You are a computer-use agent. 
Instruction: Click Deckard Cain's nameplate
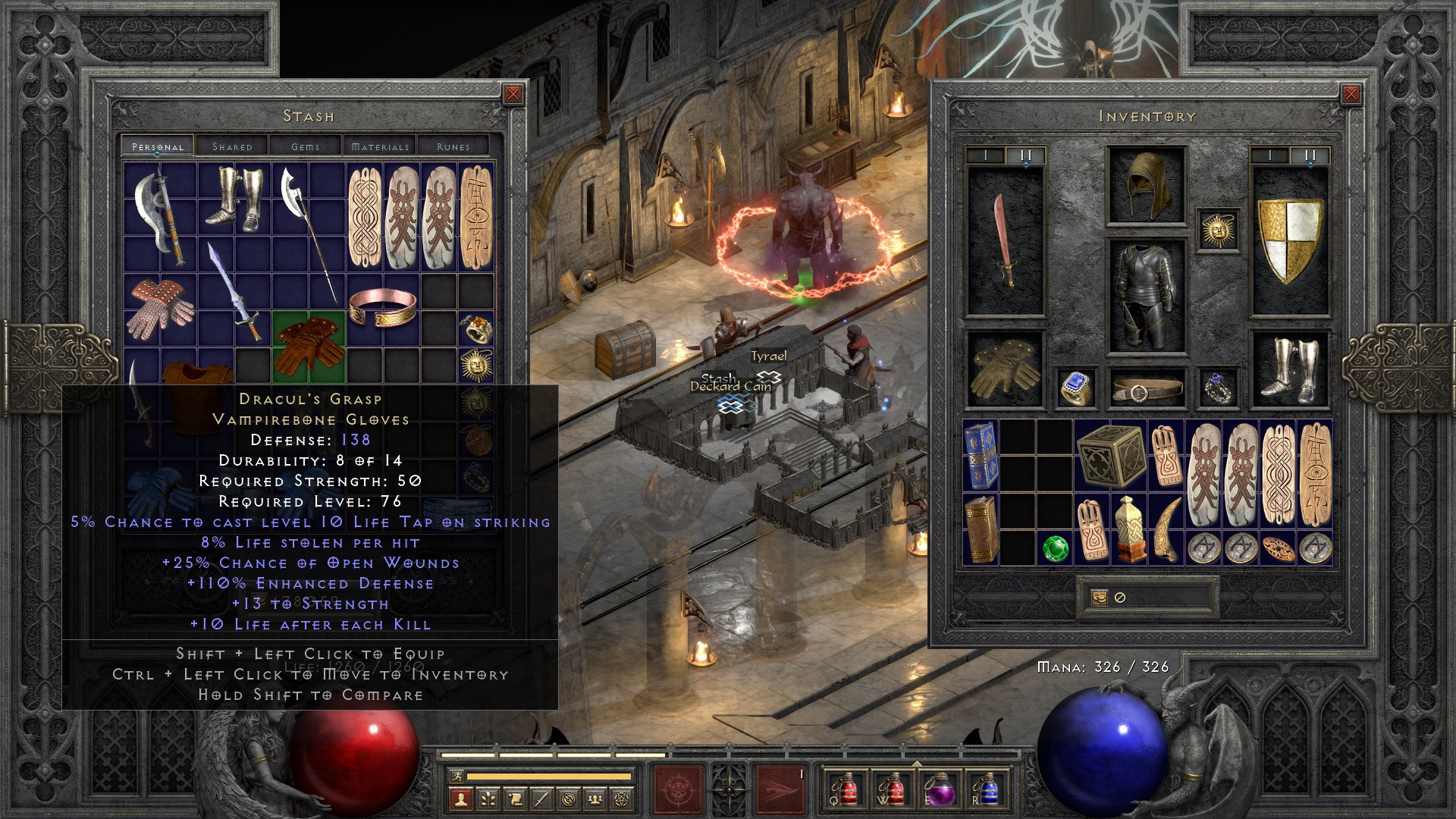731,387
